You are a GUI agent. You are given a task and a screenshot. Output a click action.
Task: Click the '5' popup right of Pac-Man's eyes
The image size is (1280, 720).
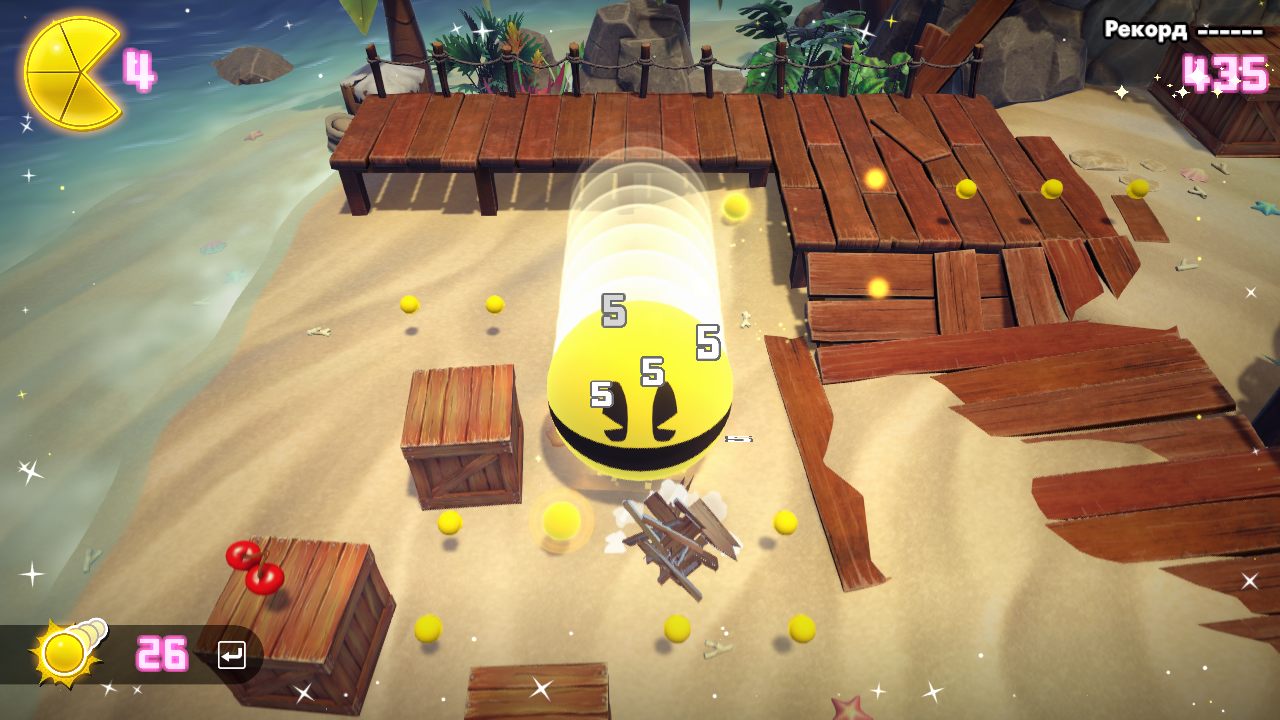click(709, 343)
